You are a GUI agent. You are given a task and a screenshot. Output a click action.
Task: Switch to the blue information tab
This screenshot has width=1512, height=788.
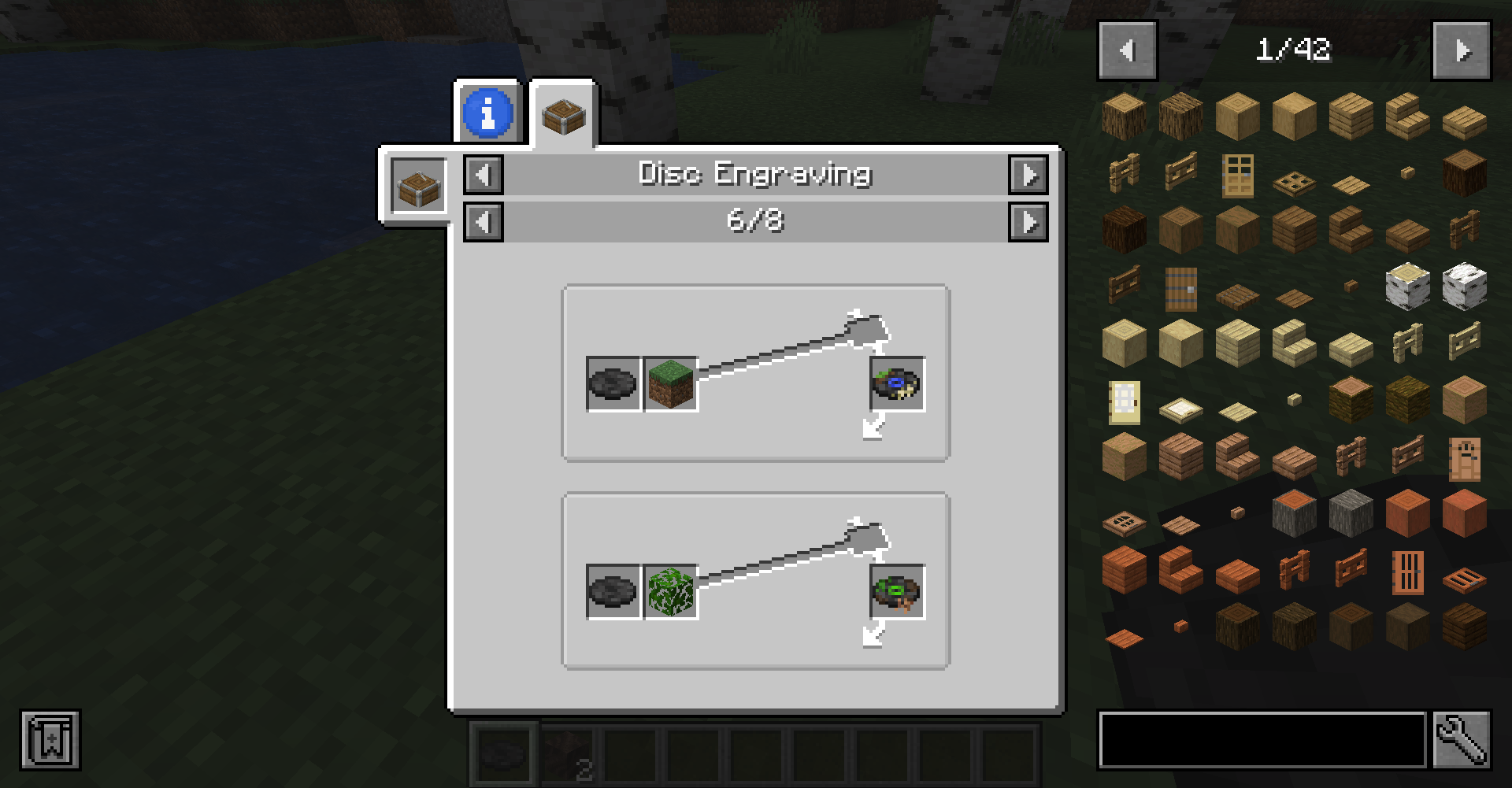pyautogui.click(x=487, y=113)
